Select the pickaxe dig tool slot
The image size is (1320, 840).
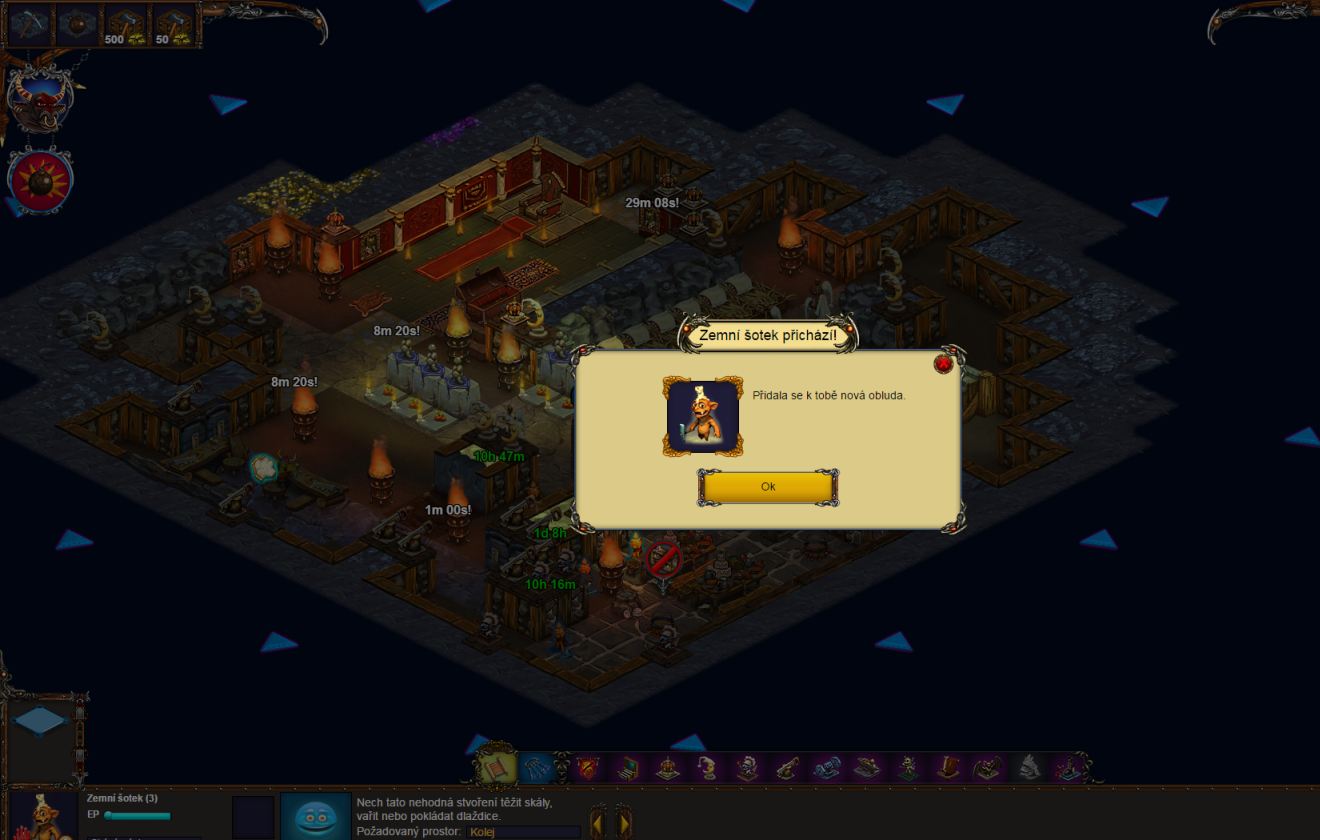point(28,26)
